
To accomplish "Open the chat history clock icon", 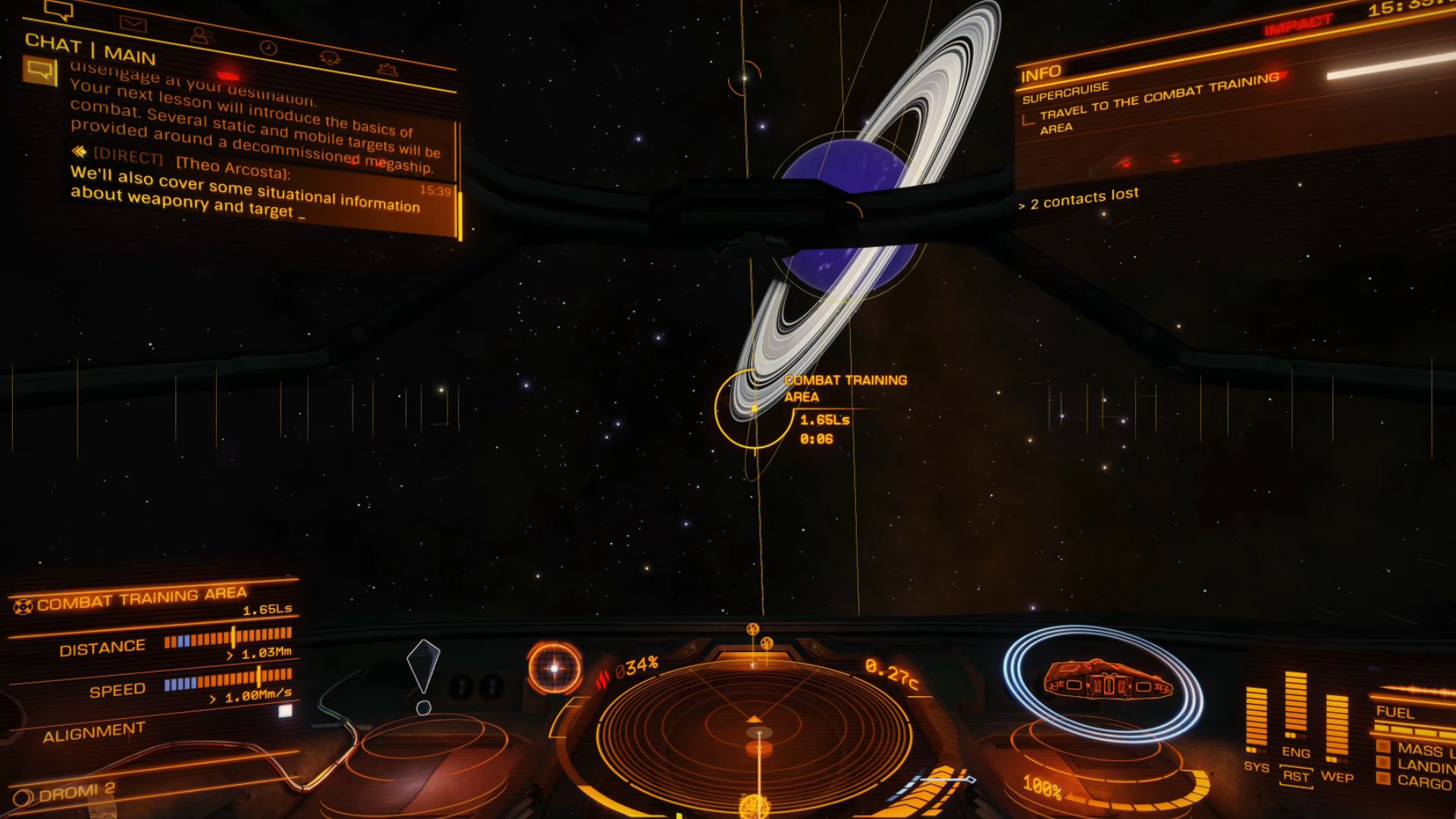I will (x=267, y=47).
